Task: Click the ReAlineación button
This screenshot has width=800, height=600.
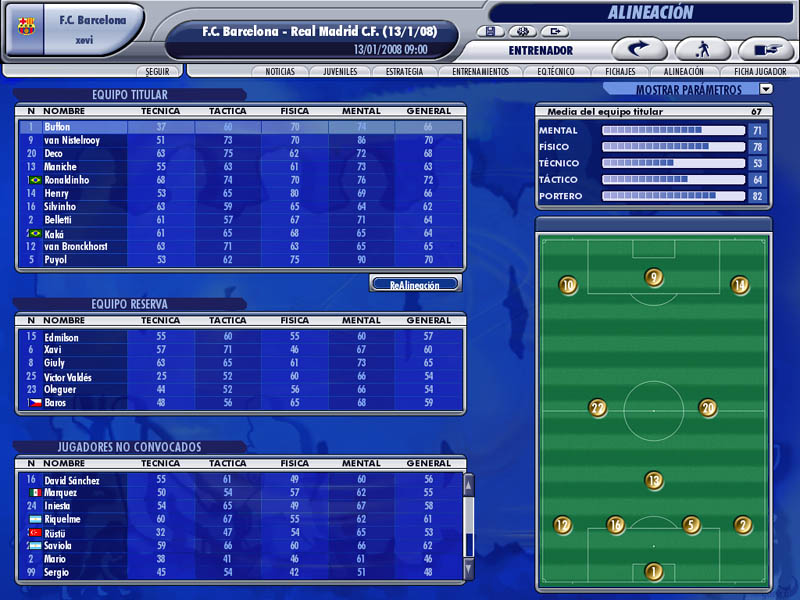Action: 415,285
